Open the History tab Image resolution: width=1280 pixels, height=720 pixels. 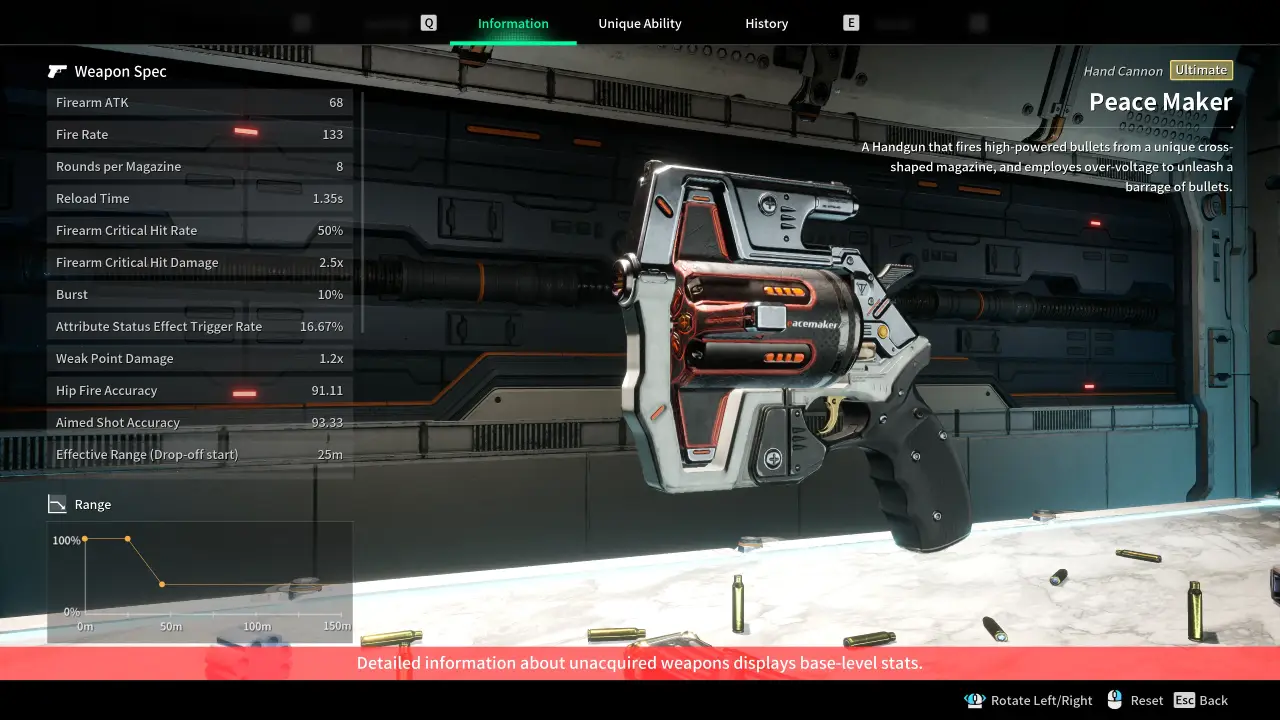[766, 23]
